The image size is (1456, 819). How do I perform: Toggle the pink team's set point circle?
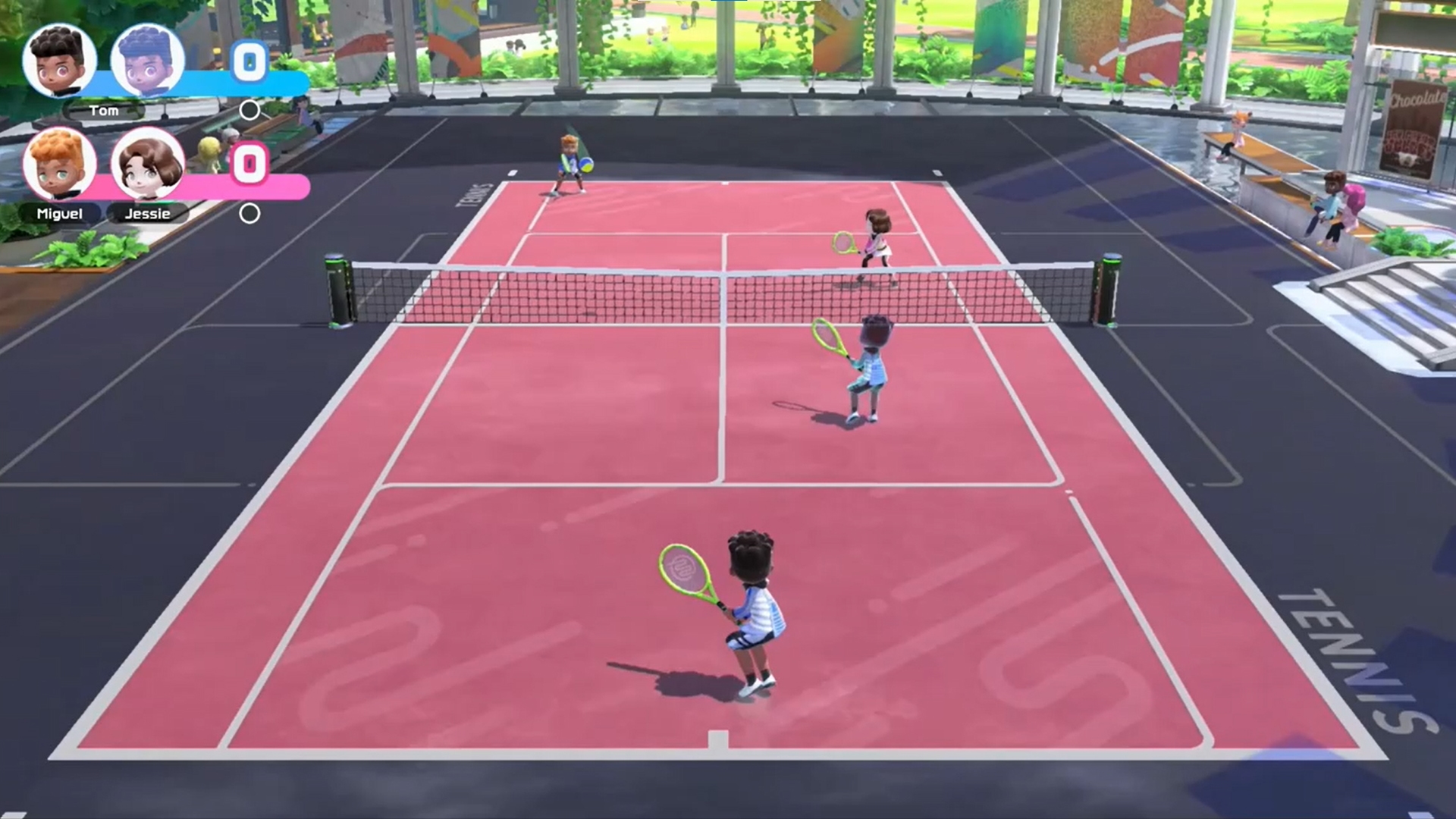pos(249,214)
